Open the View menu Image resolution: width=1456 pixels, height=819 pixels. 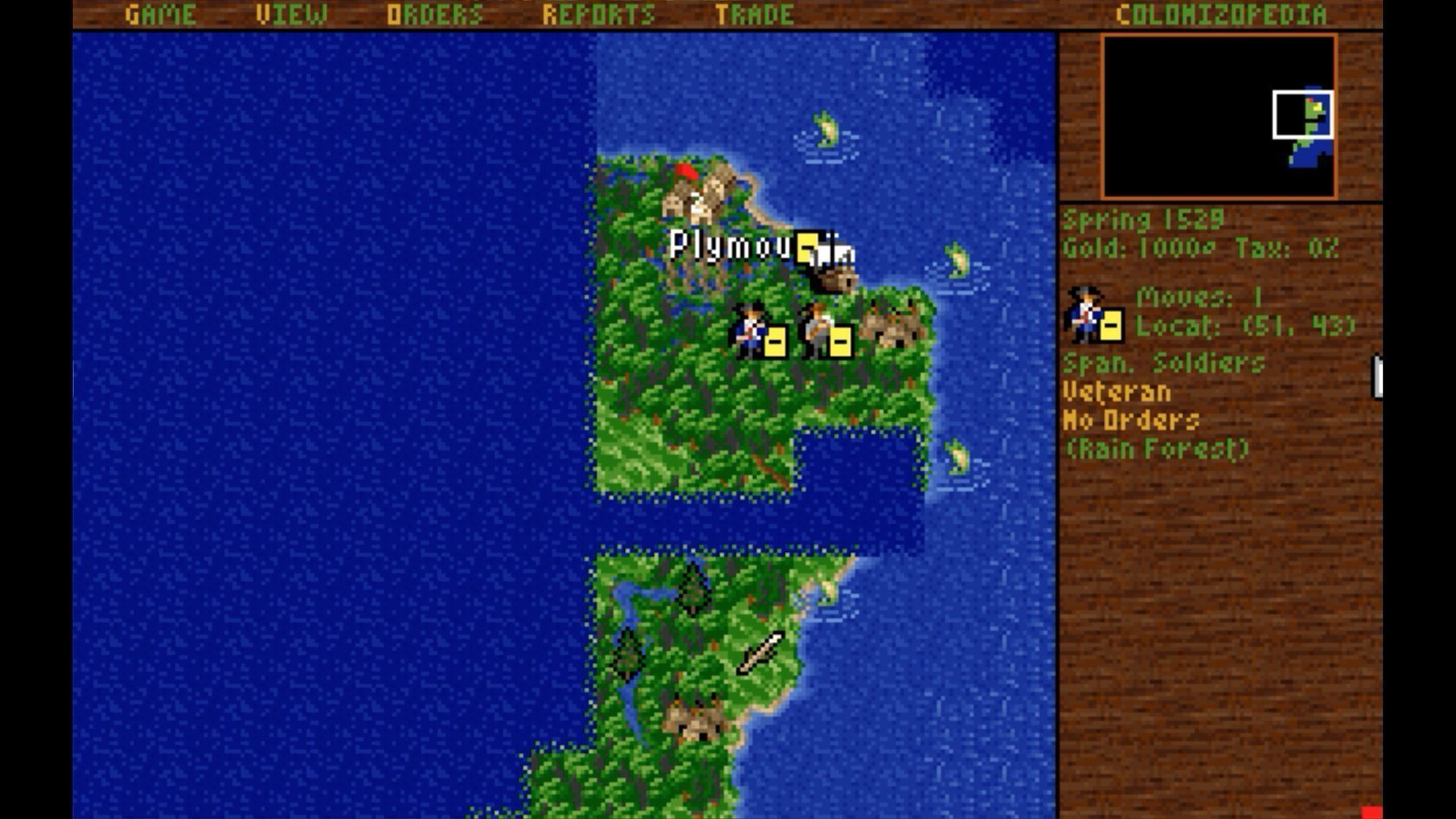point(290,13)
